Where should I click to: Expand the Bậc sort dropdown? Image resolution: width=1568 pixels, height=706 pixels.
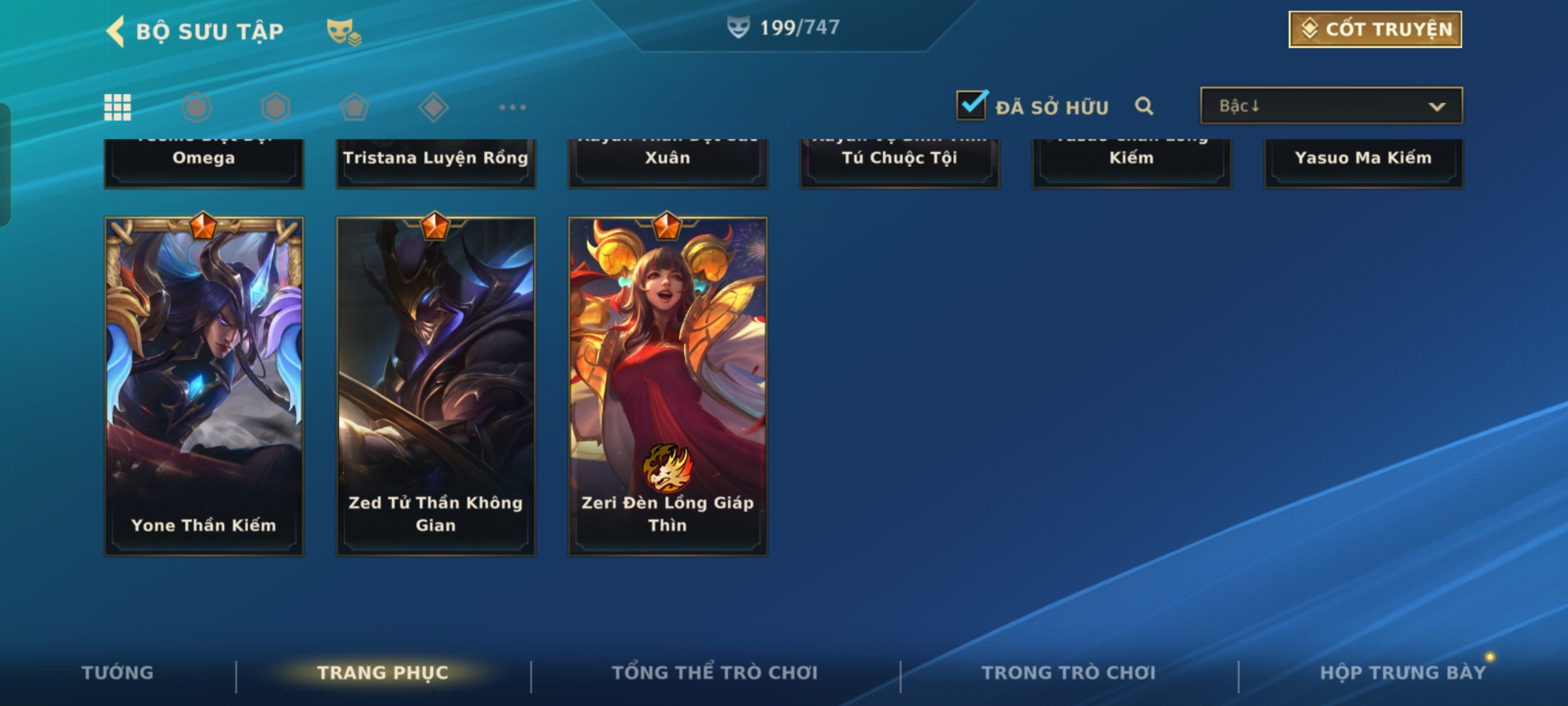tap(1331, 106)
